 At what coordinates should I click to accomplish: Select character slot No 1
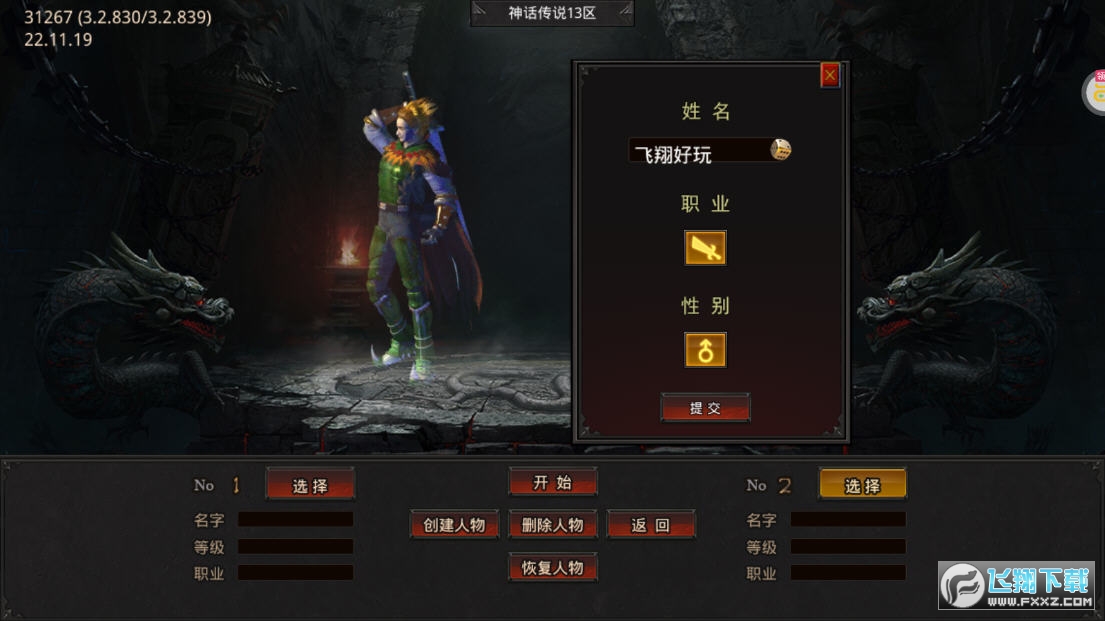[x=310, y=485]
